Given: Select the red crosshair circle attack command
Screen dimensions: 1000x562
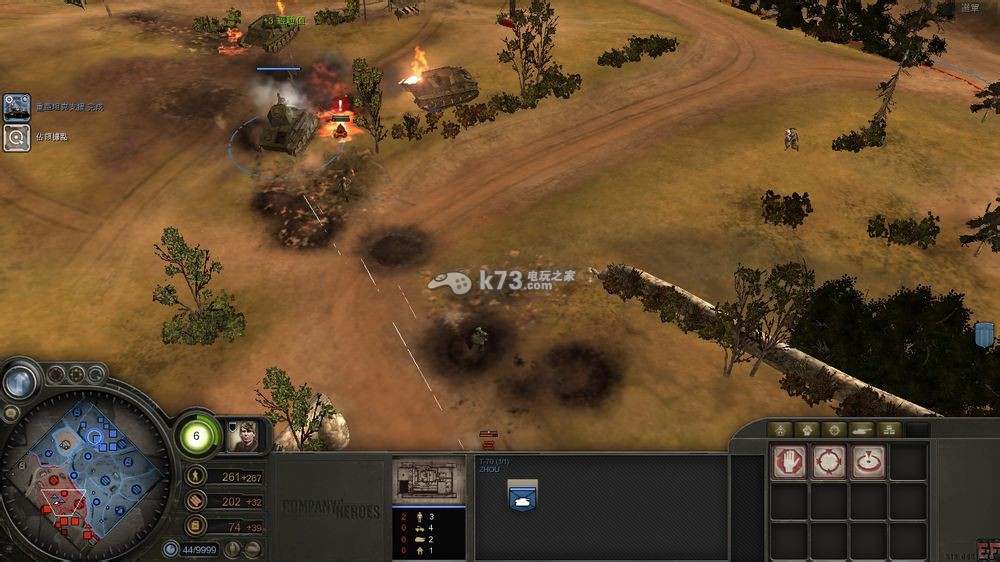Looking at the screenshot, I should pyautogui.click(x=830, y=461).
